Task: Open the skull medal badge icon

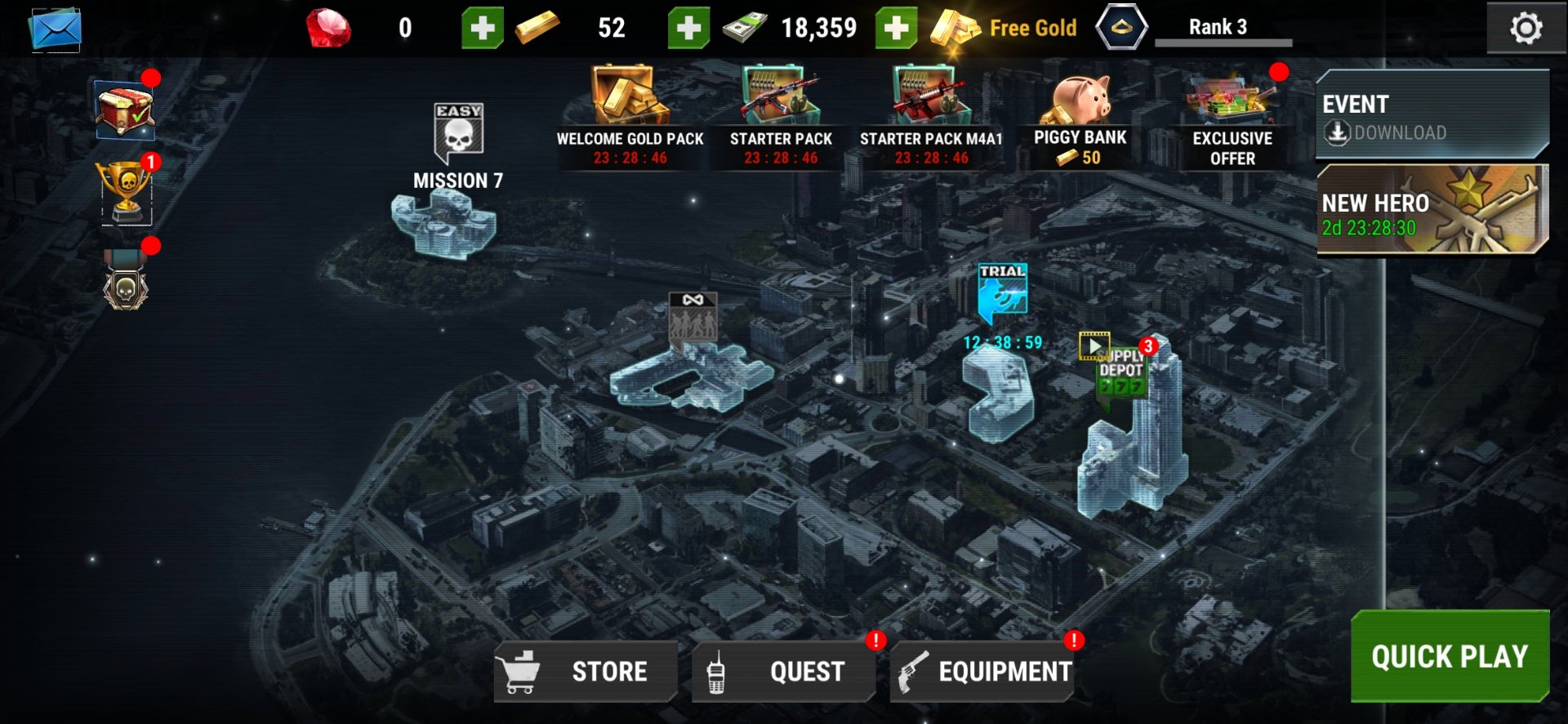Action: (x=126, y=282)
